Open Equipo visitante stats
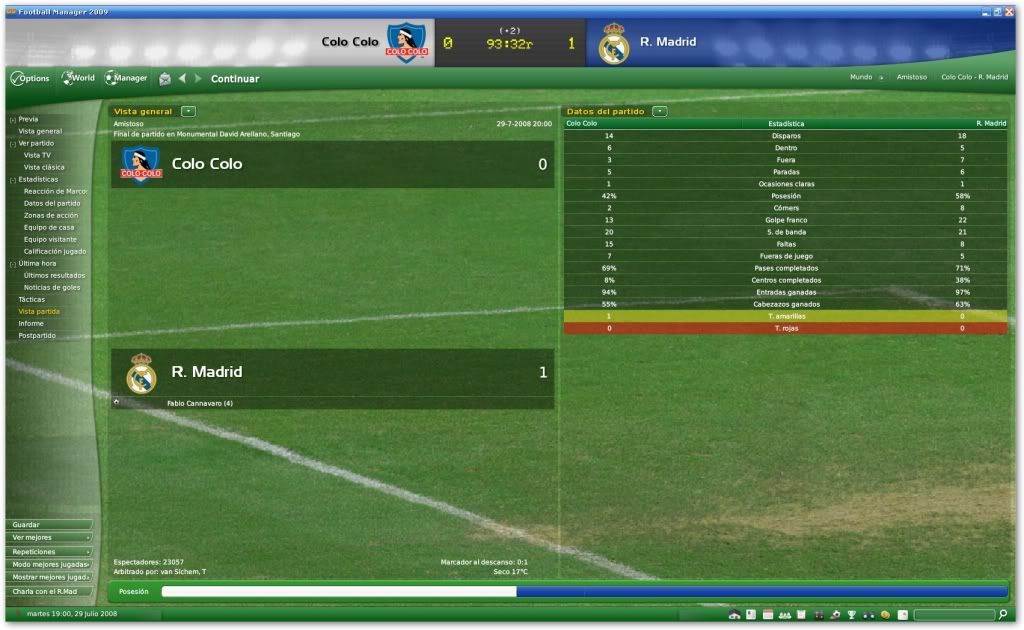The image size is (1024, 630). pos(50,239)
